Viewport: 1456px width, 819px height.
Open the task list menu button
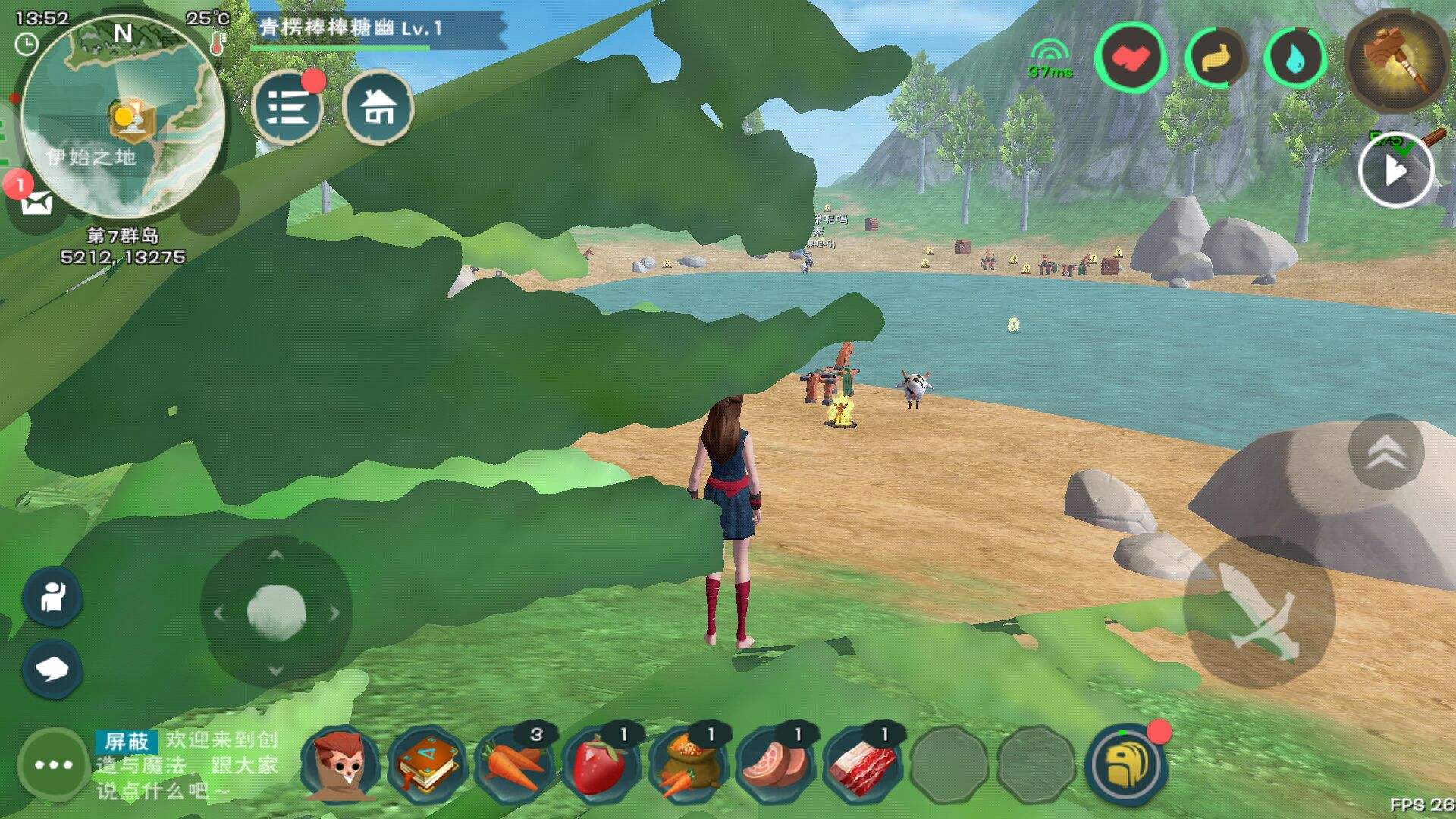coord(287,107)
